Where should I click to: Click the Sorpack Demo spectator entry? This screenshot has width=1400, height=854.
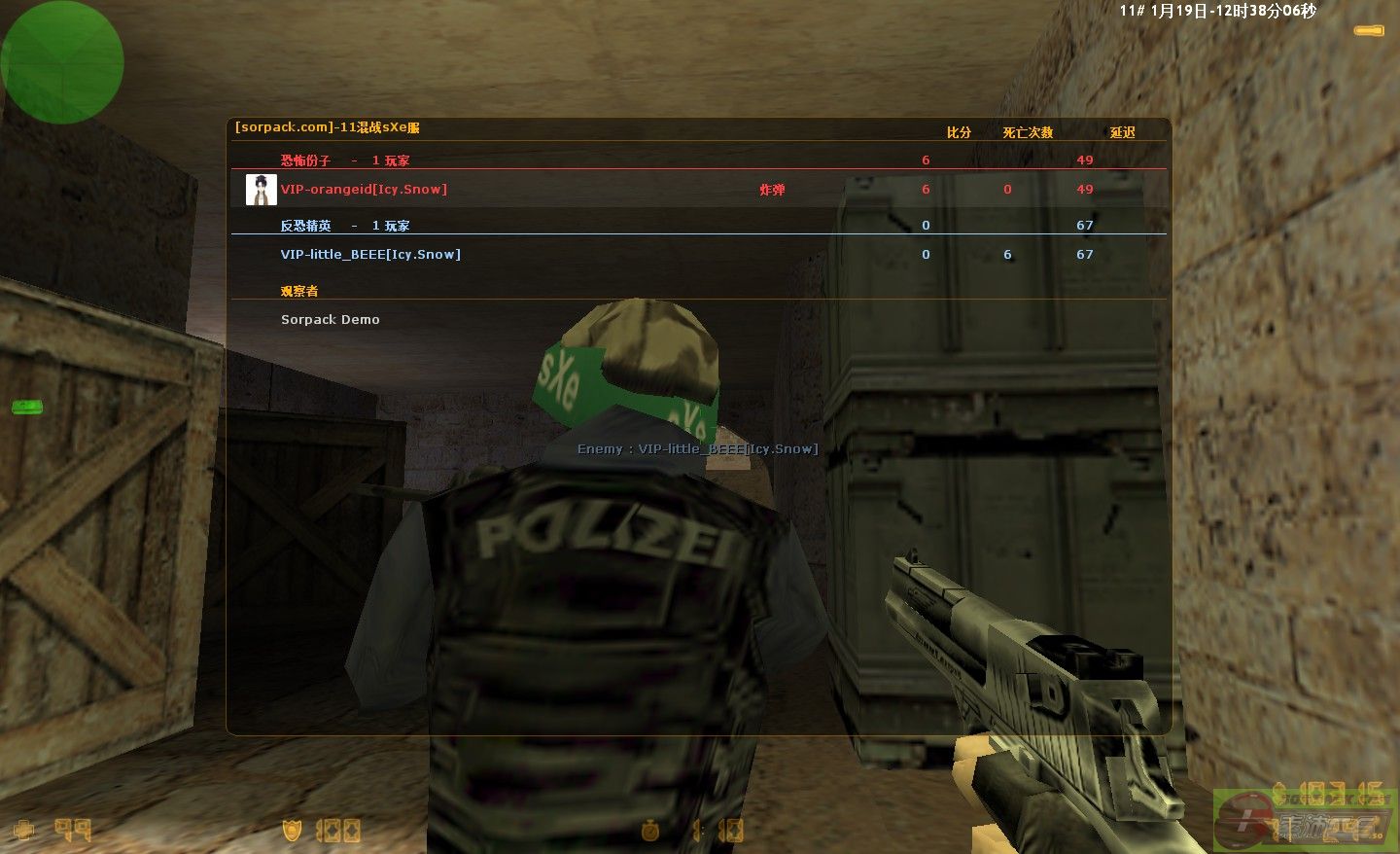[330, 320]
